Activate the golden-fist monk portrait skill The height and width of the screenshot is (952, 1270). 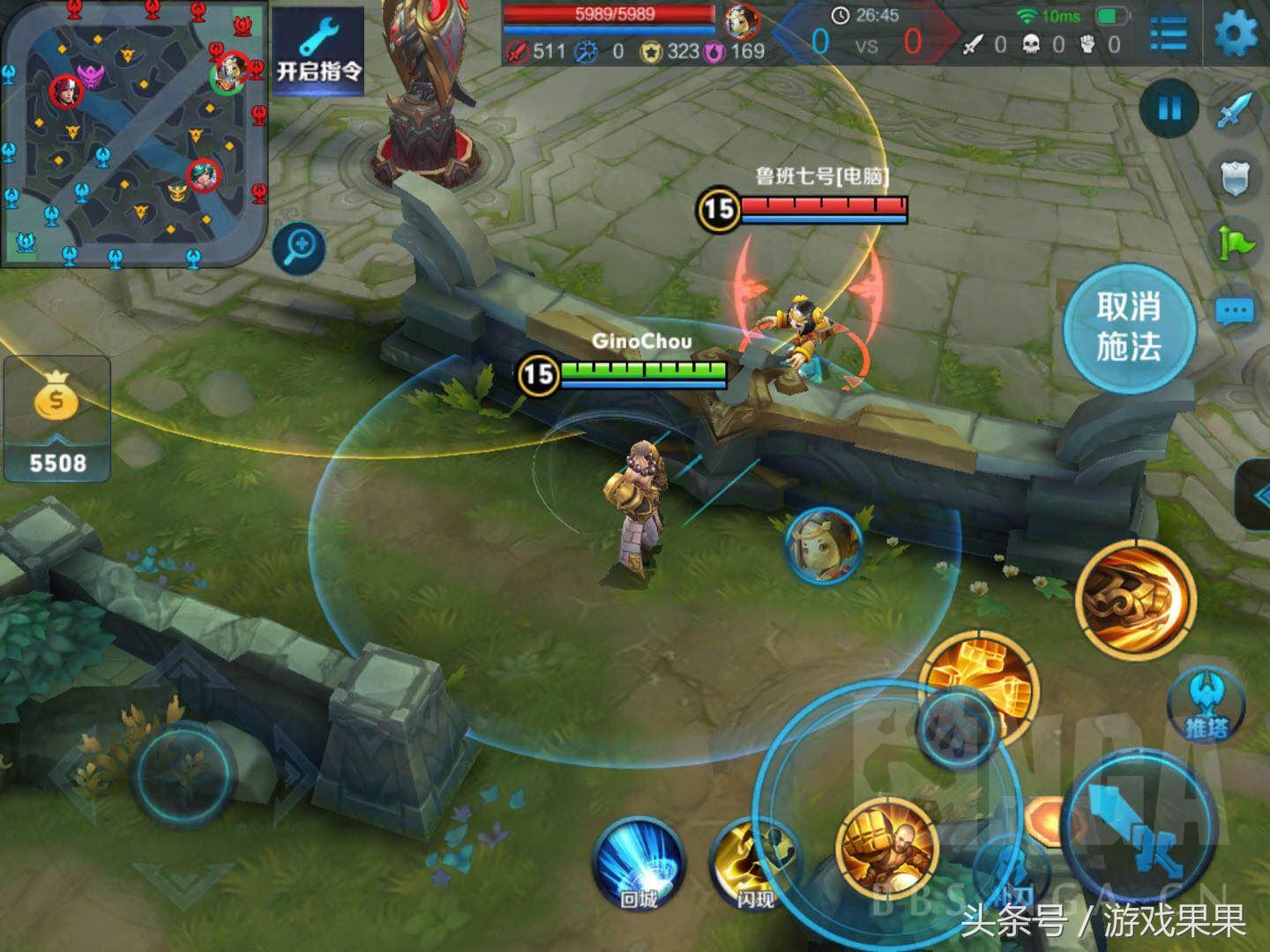886,850
